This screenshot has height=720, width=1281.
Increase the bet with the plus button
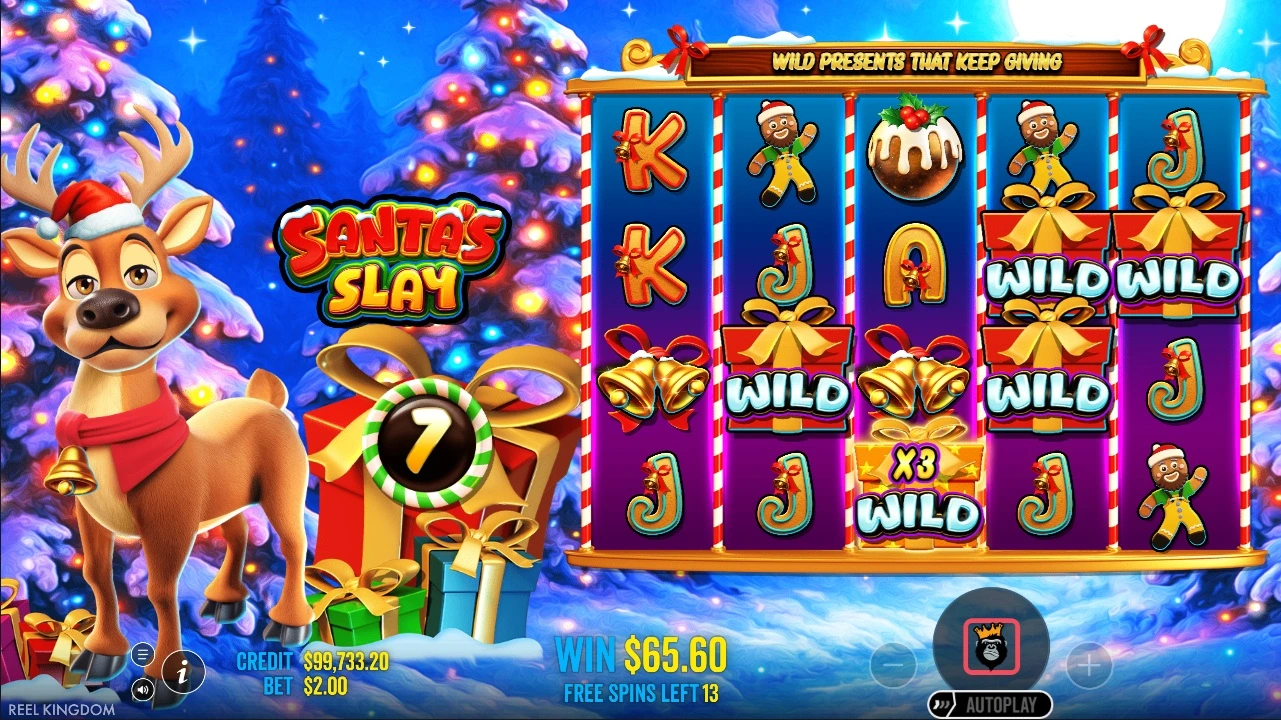click(x=1089, y=664)
